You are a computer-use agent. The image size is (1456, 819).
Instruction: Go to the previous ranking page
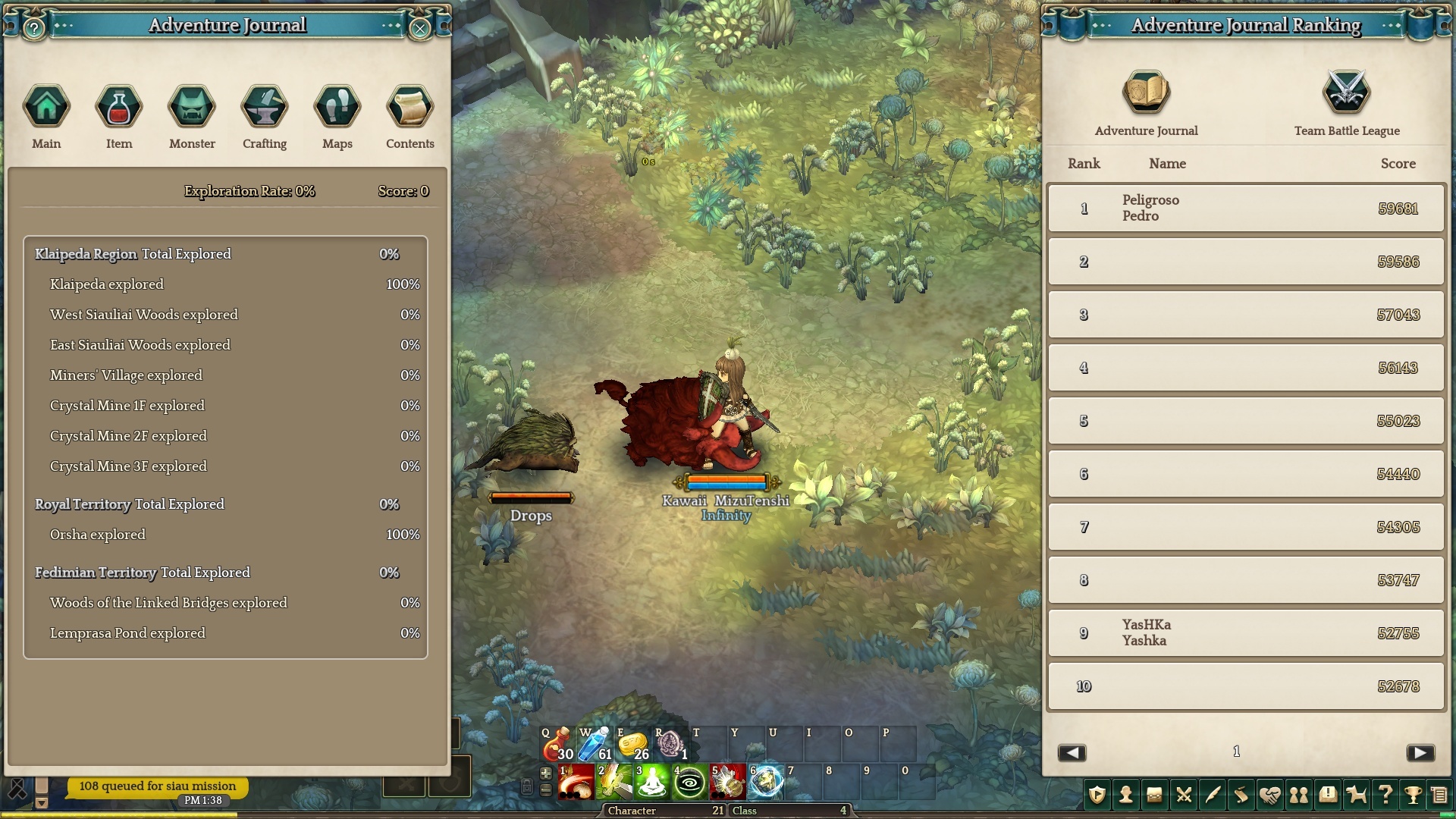pos(1072,752)
